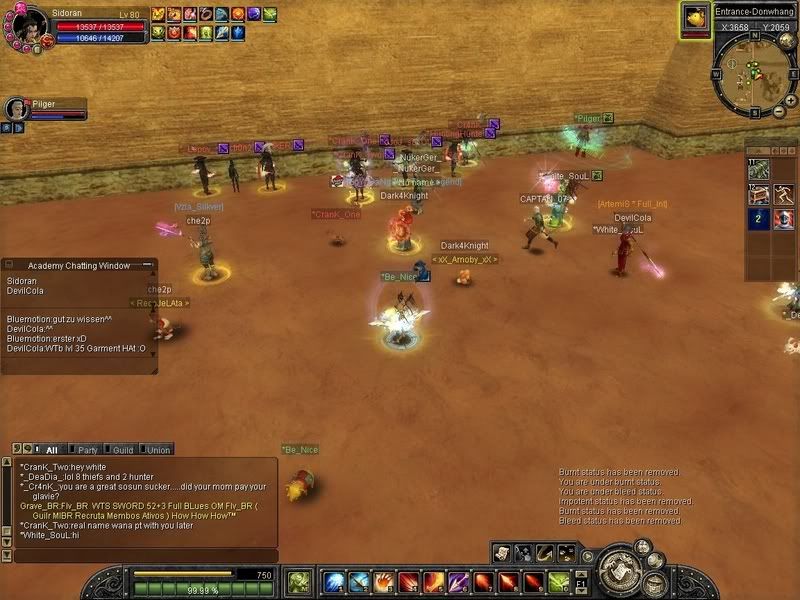Activate the flaming hand skill slot
The width and height of the screenshot is (800, 600).
383,581
